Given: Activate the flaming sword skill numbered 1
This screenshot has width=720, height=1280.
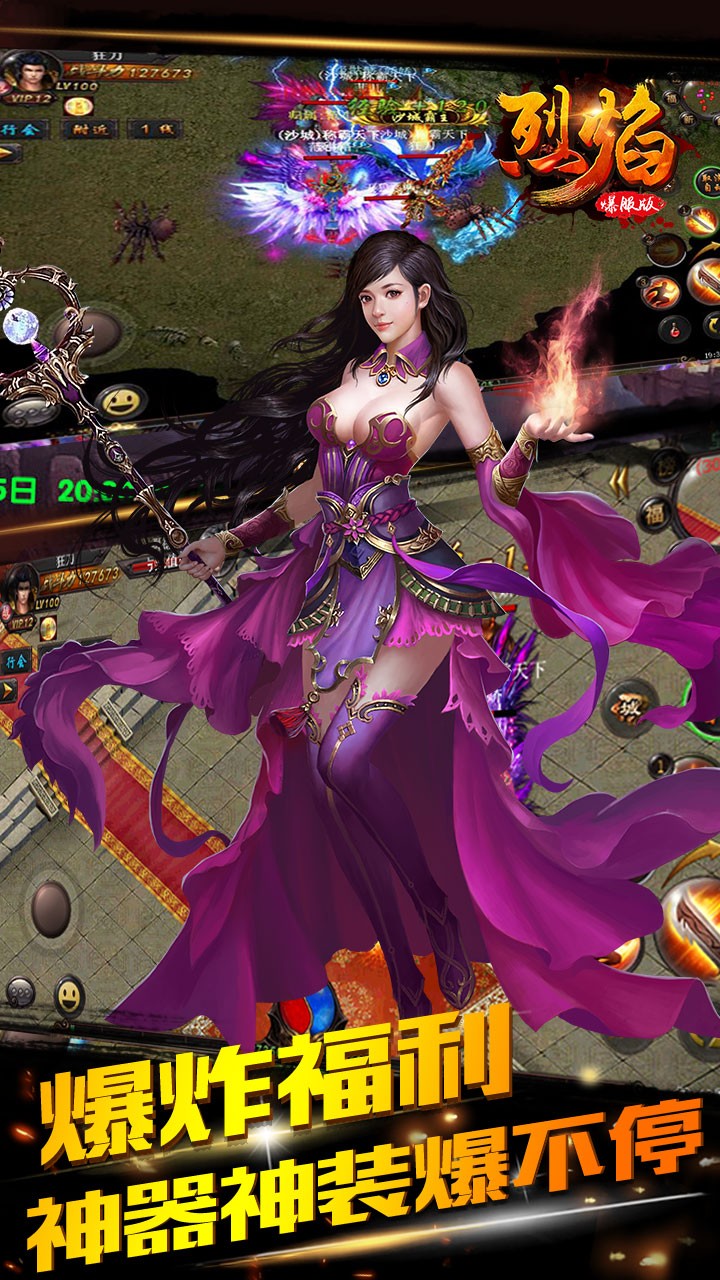Looking at the screenshot, I should pyautogui.click(x=700, y=218).
